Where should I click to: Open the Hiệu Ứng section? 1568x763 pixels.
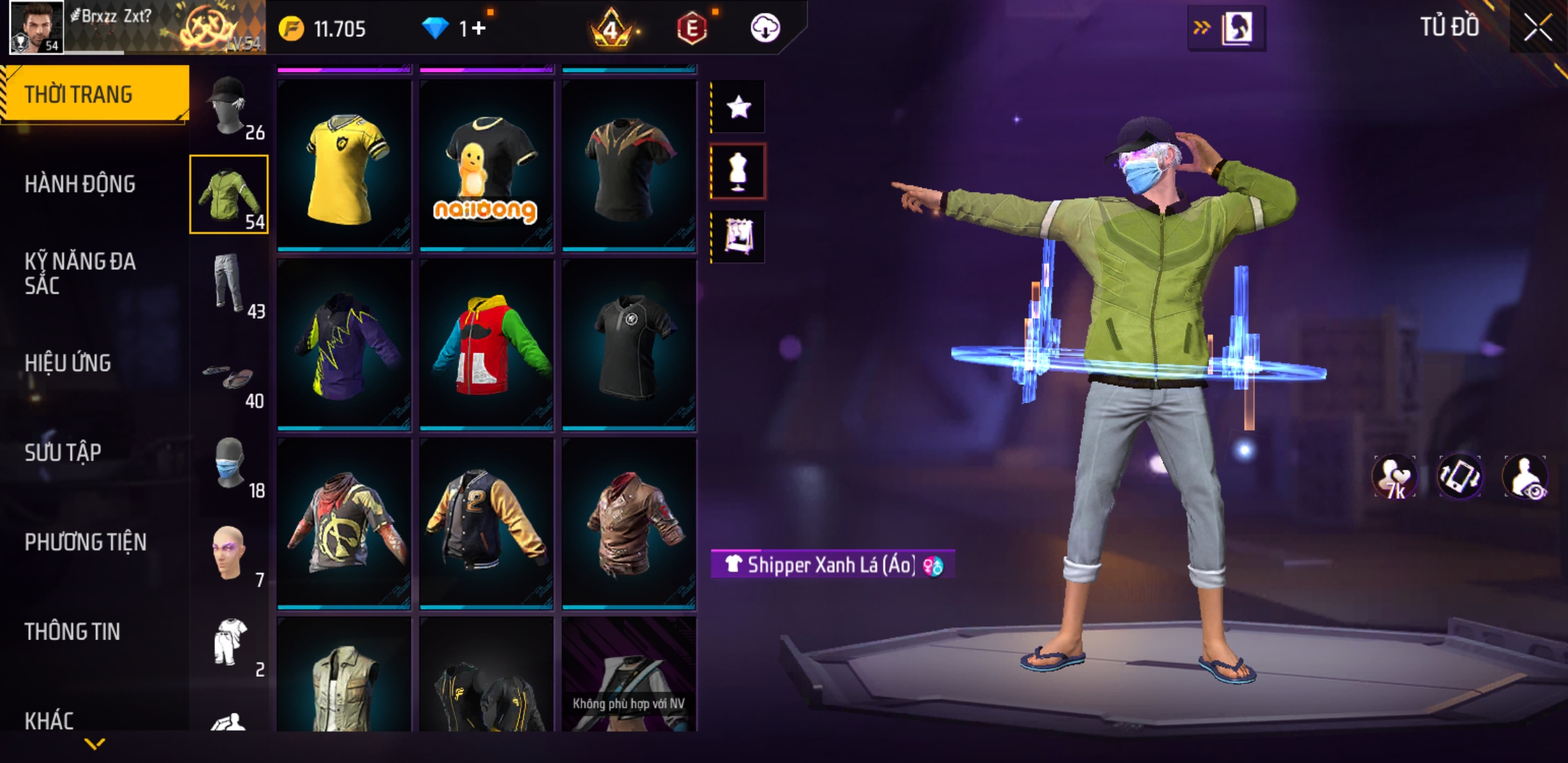tap(68, 363)
